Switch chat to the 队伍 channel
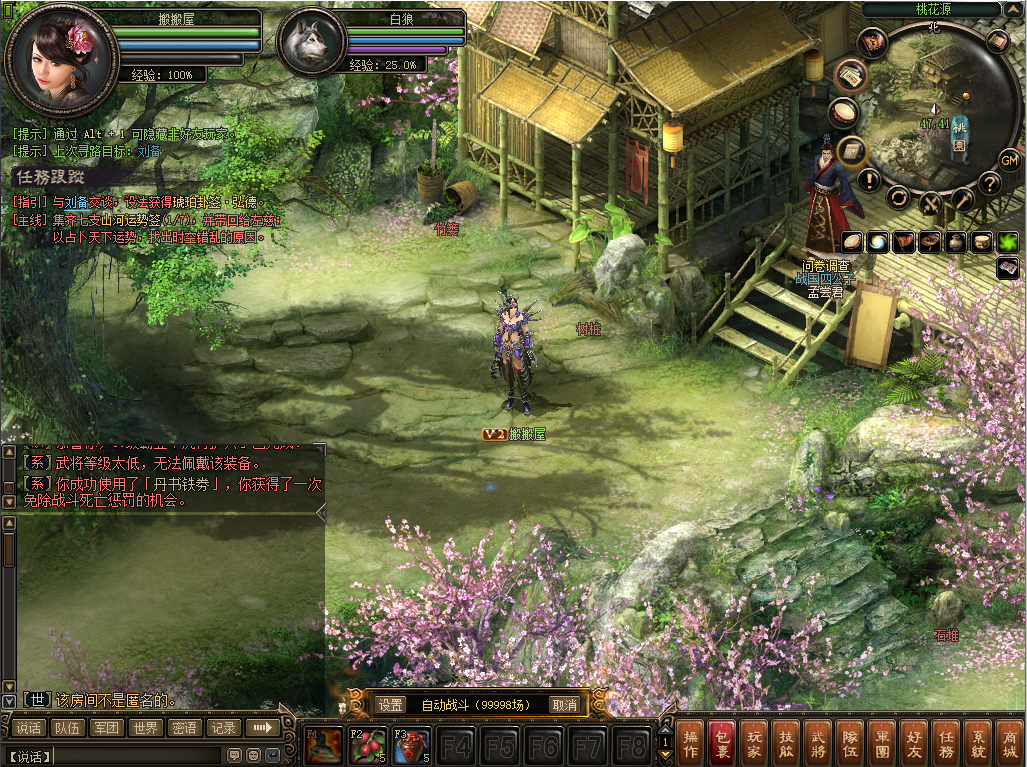Viewport: 1027px width, 767px height. coord(68,728)
